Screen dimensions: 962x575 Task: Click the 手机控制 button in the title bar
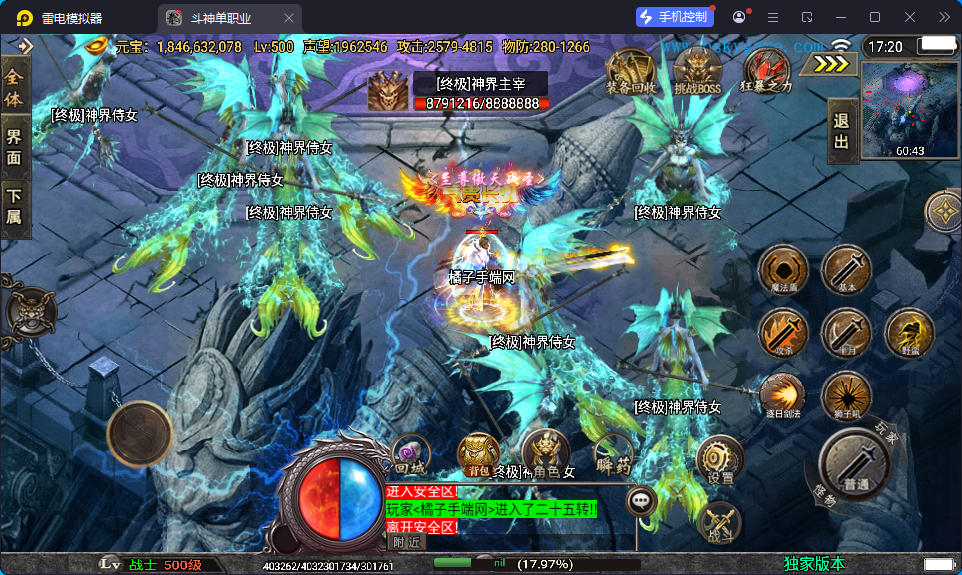pyautogui.click(x=677, y=17)
